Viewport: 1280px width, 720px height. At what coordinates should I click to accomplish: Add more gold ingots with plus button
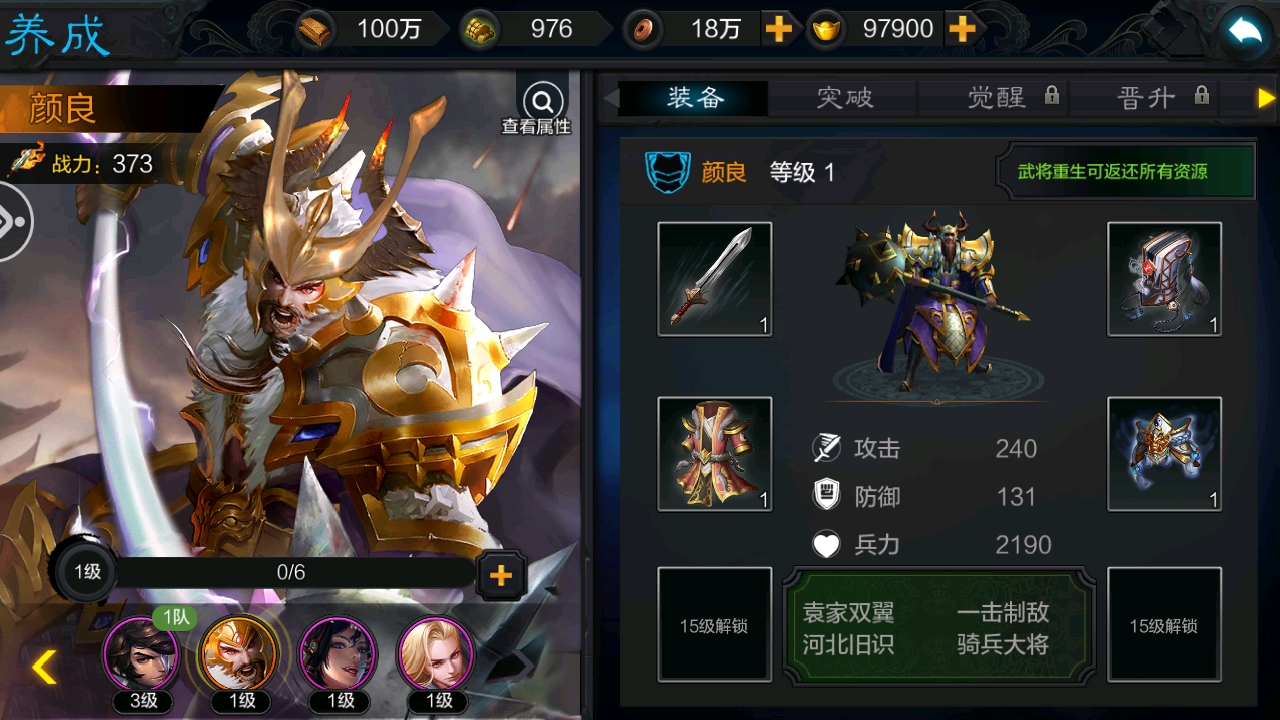[962, 29]
